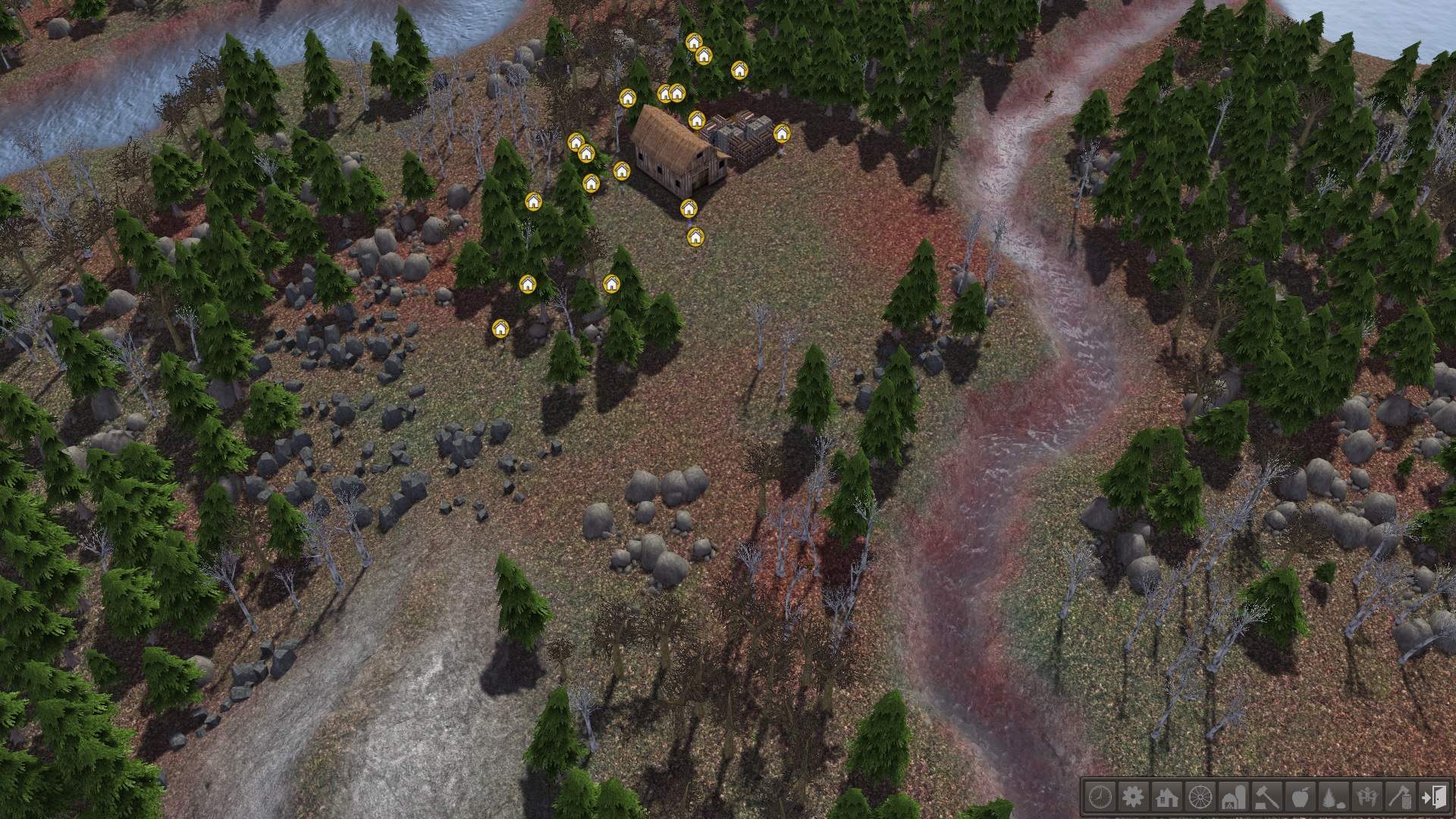Image resolution: width=1456 pixels, height=819 pixels.
Task: Open the gear tools and reports menu
Action: (x=1133, y=797)
